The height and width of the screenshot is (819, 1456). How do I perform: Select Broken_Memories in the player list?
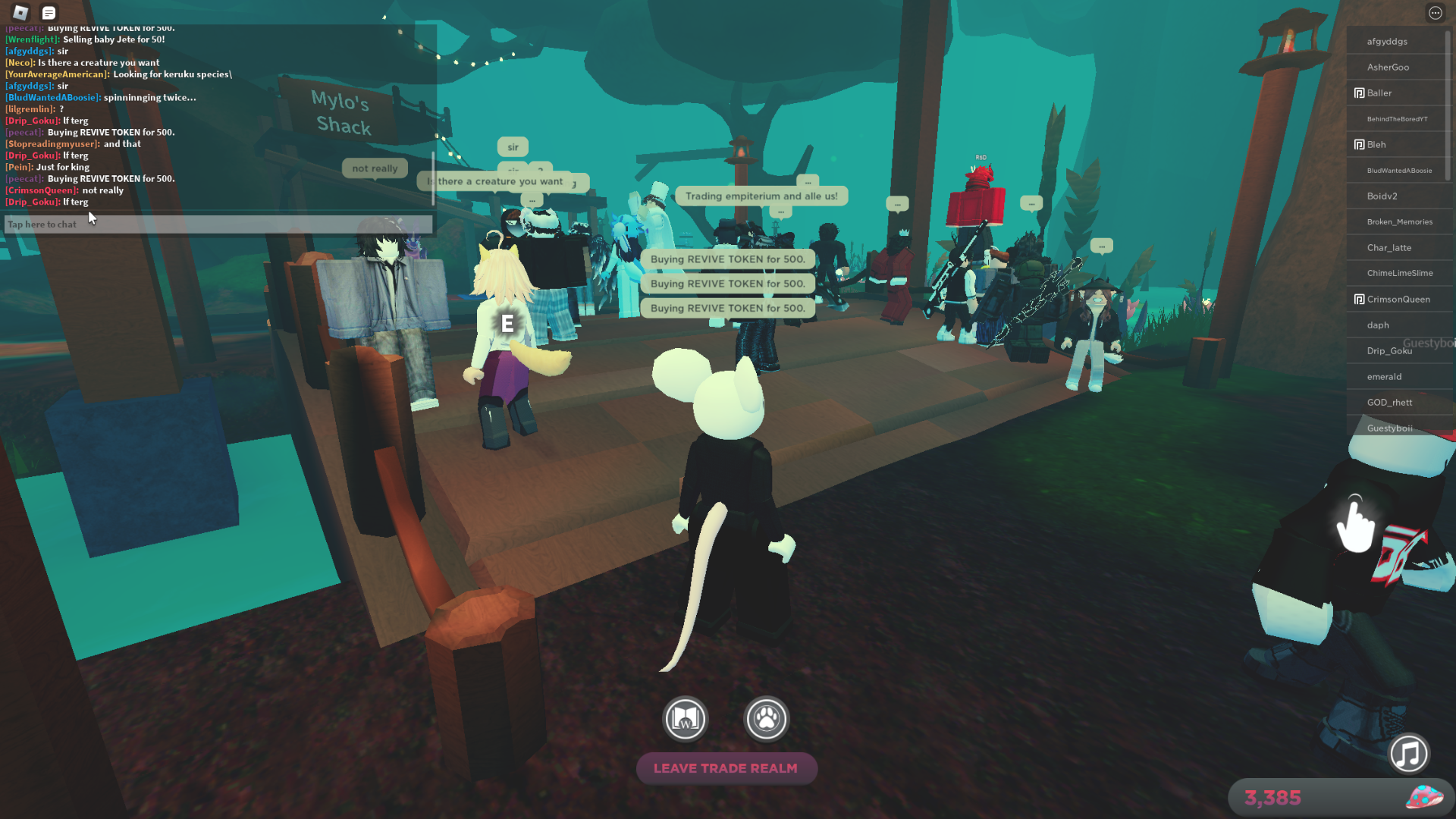click(1400, 222)
